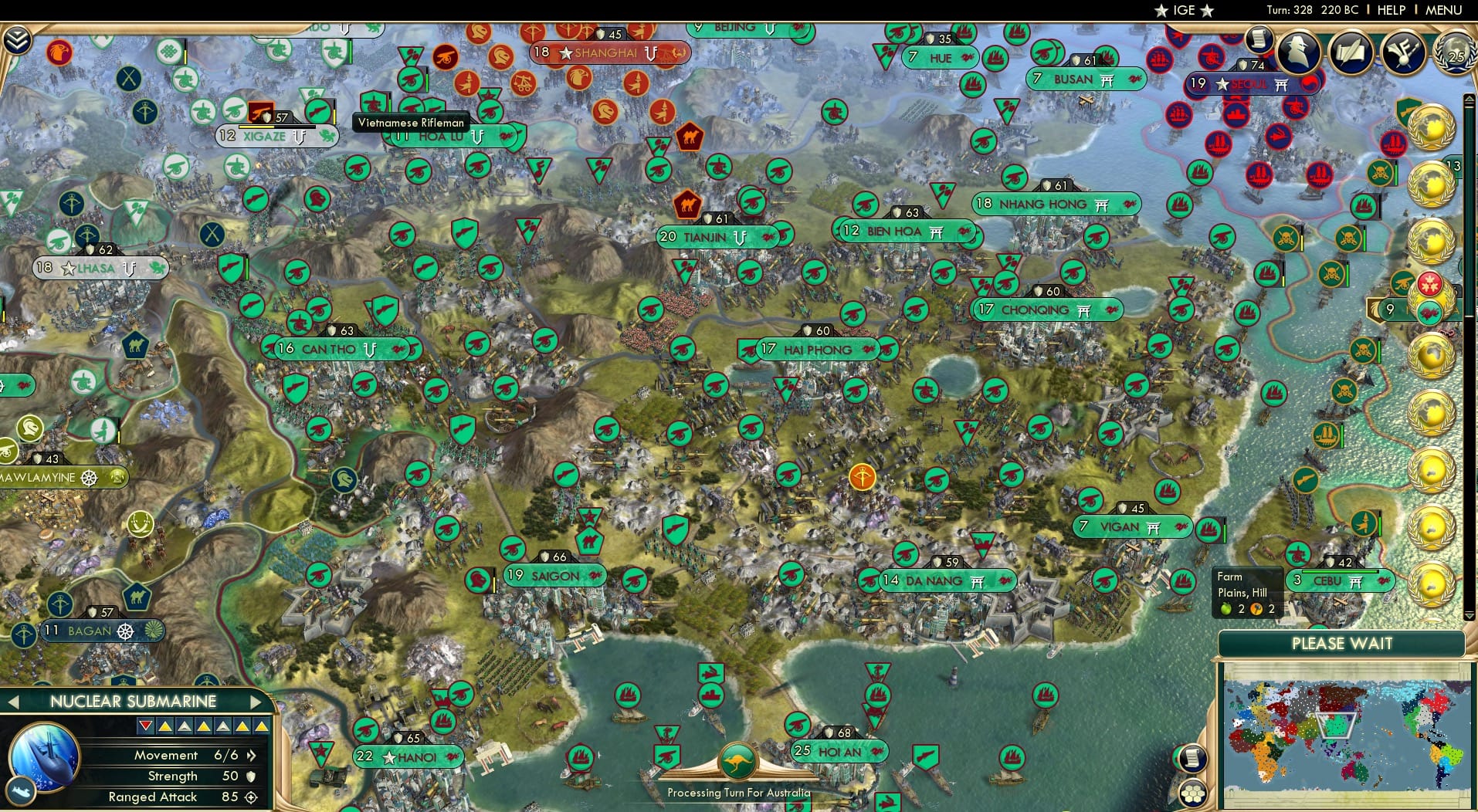Open the IGE editor from the top bar

(1184, 10)
